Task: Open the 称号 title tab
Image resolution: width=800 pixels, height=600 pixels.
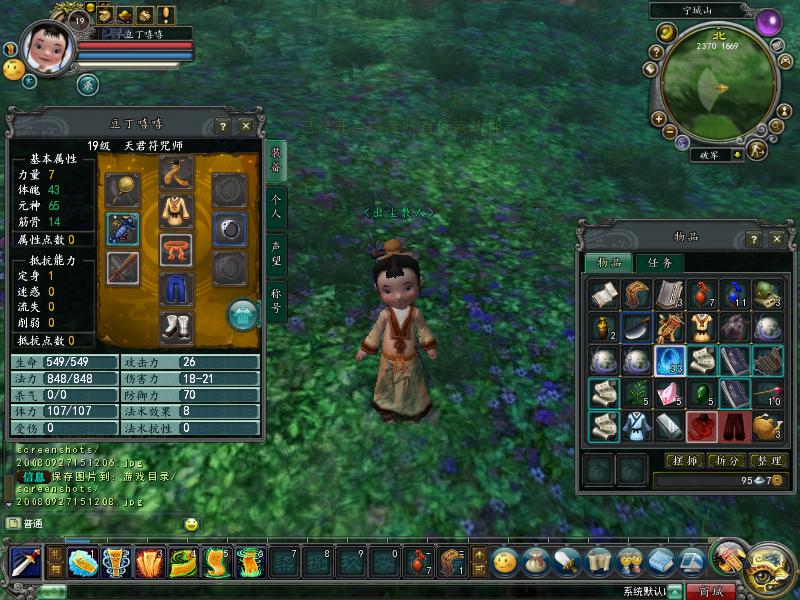Action: [x=277, y=300]
